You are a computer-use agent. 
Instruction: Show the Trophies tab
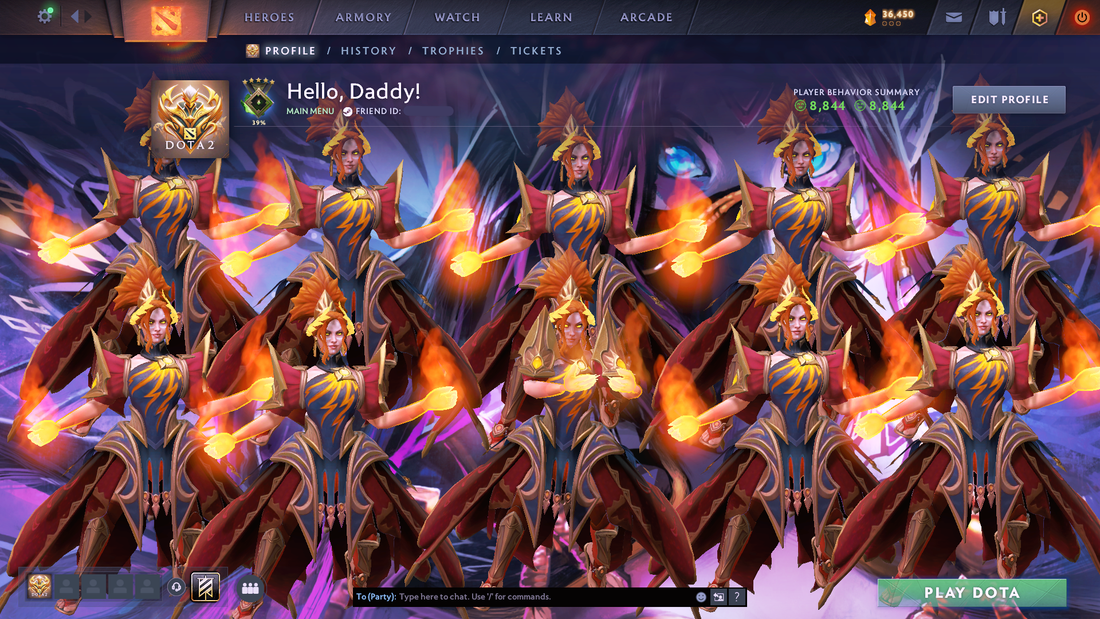[x=453, y=51]
